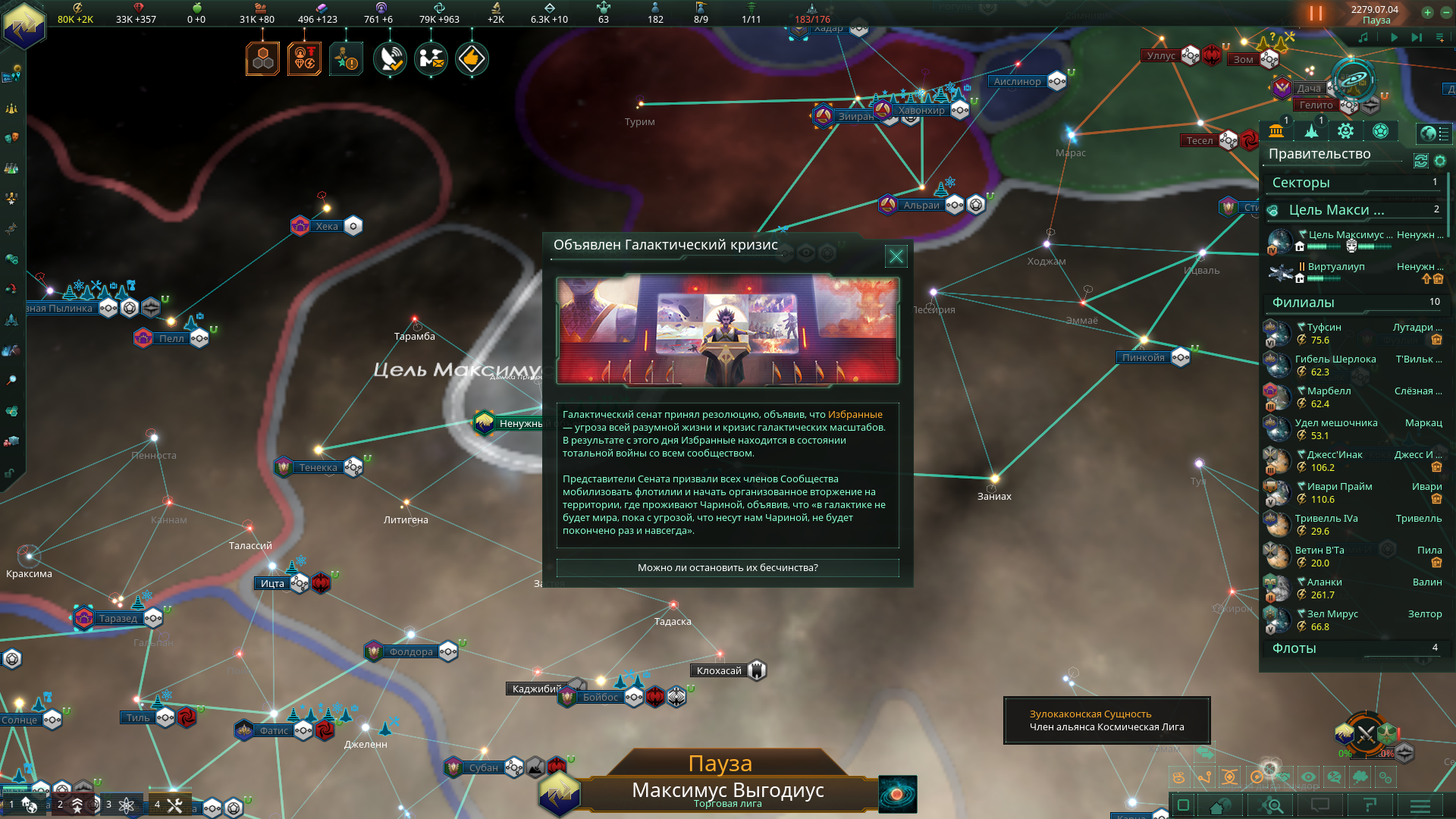The height and width of the screenshot is (819, 1456).
Task: Click the satellite dish notification icon
Action: point(390,59)
